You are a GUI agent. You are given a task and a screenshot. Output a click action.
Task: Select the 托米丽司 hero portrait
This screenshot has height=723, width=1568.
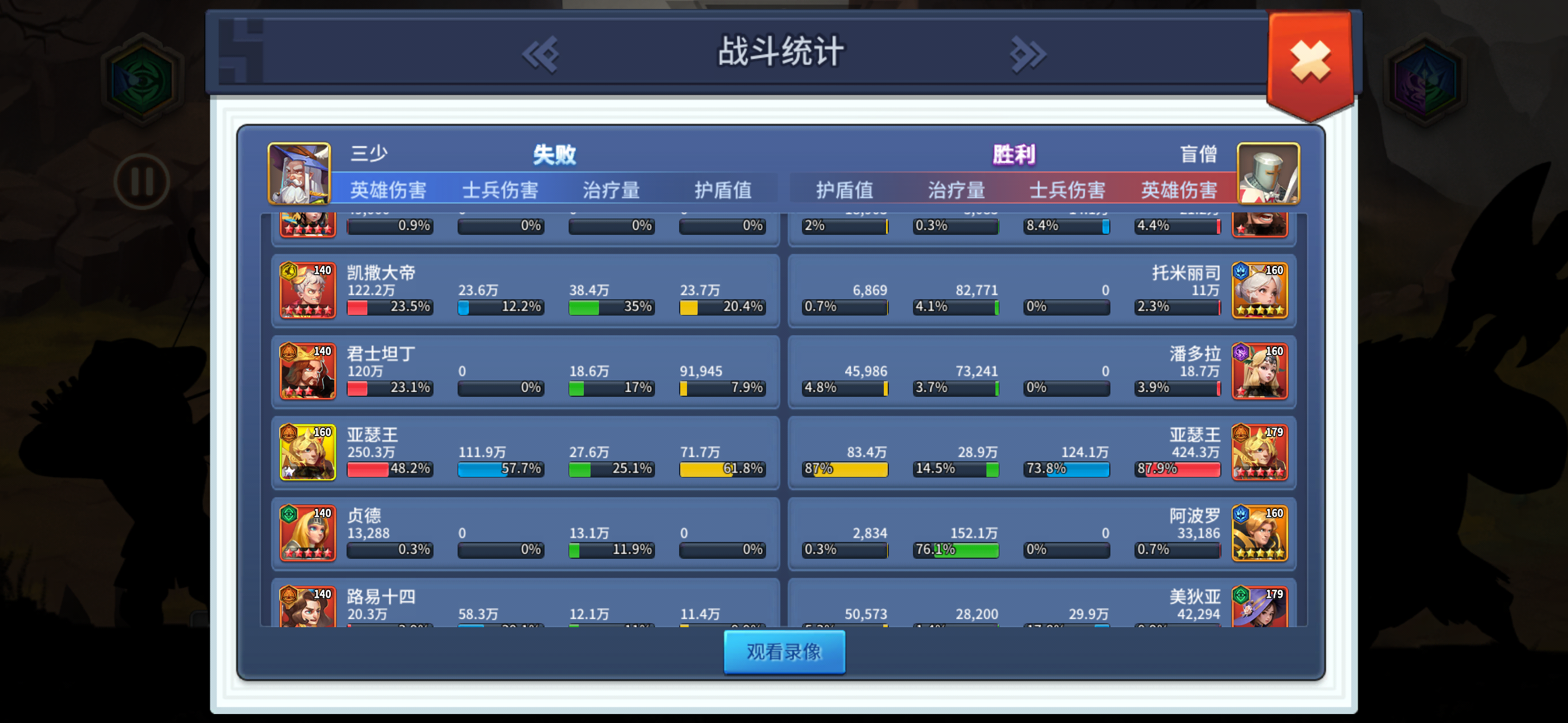point(1260,290)
